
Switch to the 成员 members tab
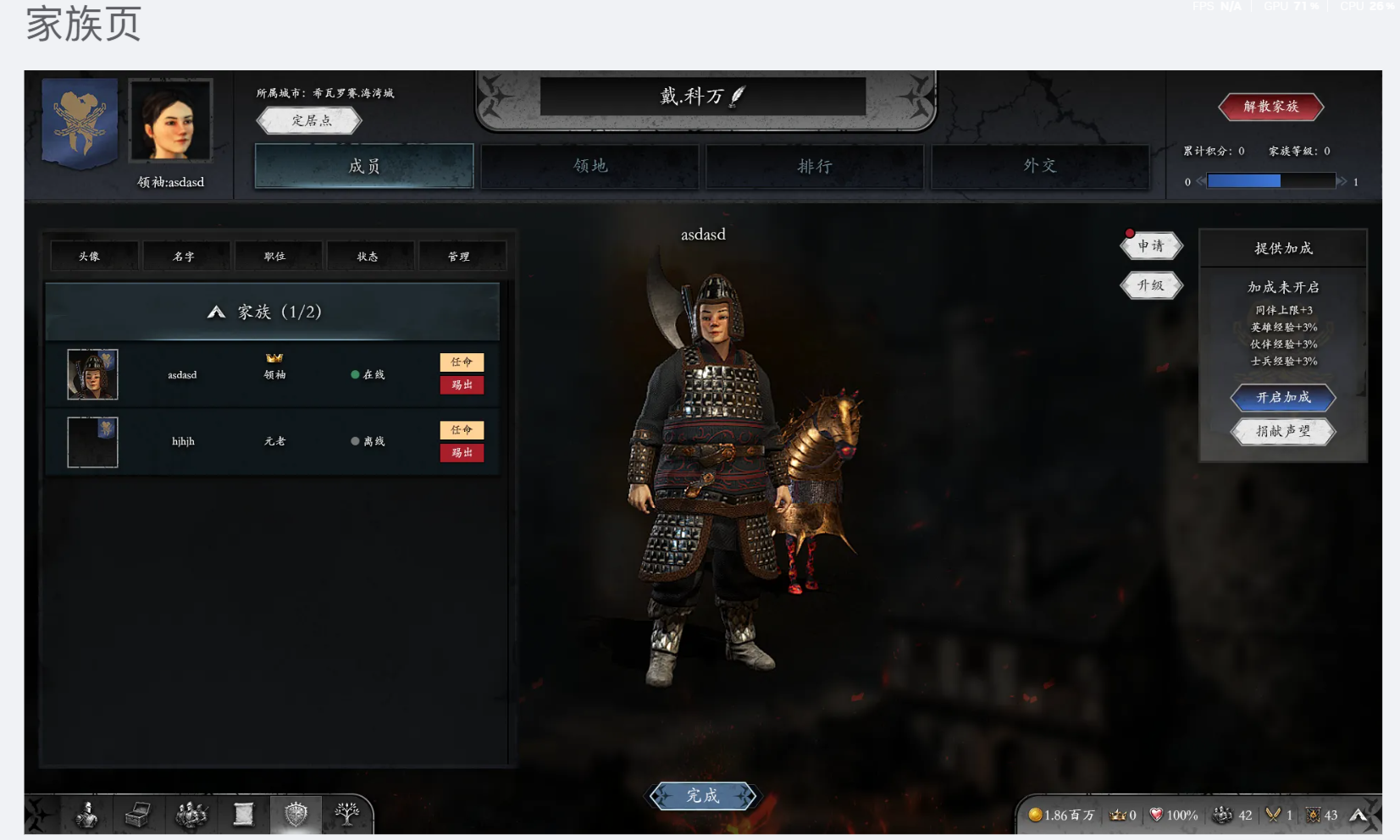pos(363,166)
